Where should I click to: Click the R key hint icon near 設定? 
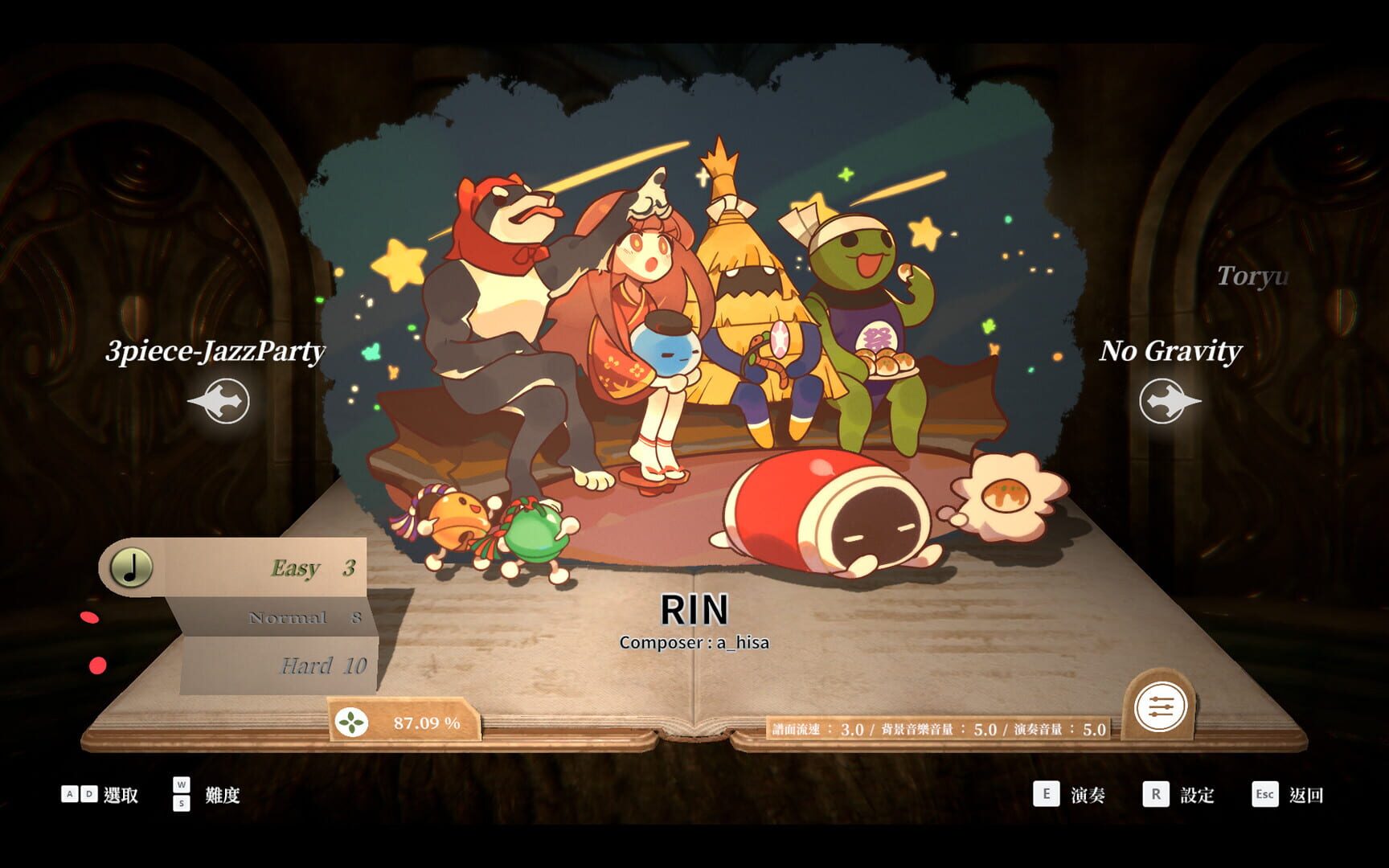click(x=1156, y=795)
